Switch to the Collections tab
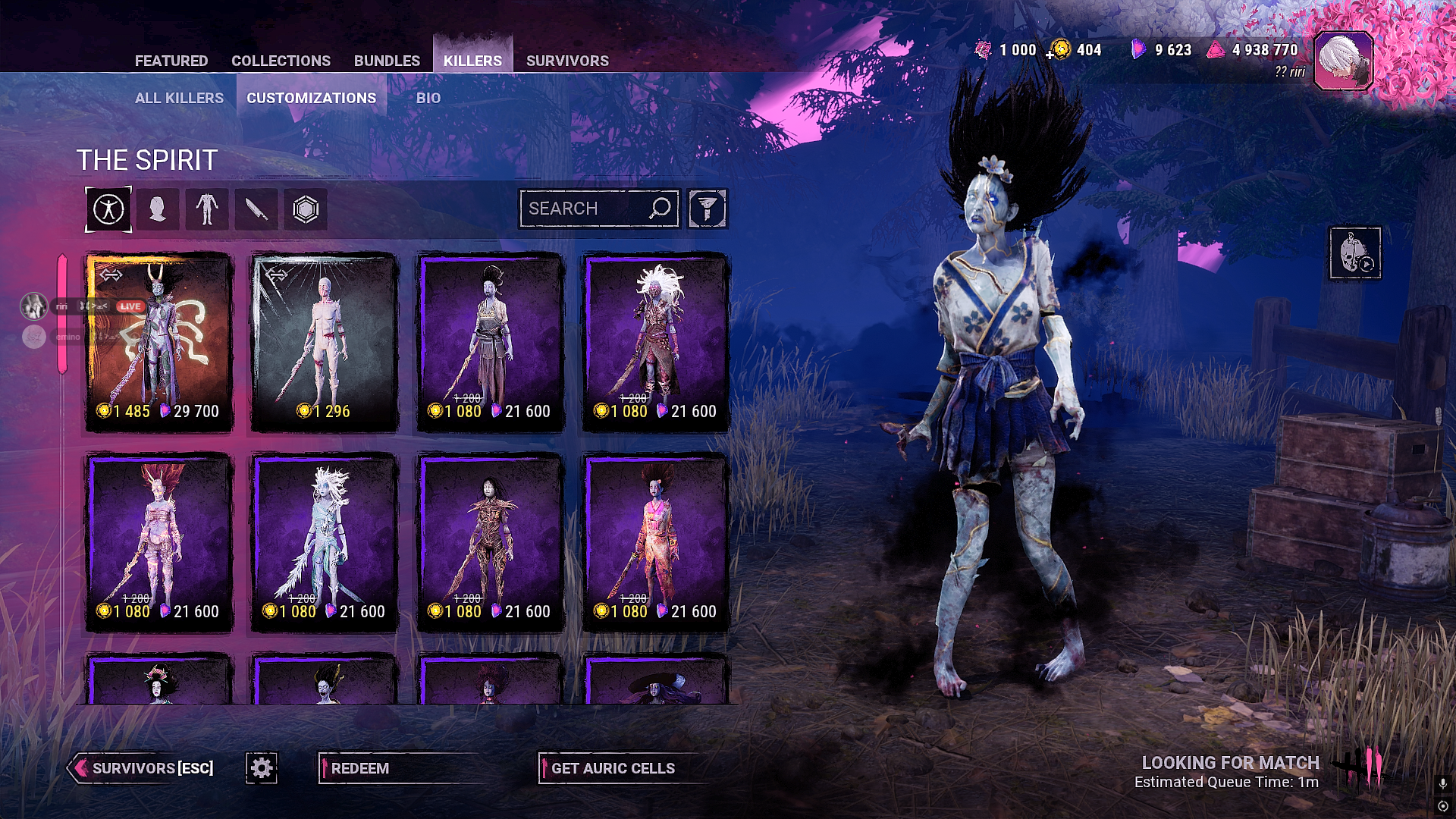 [281, 61]
